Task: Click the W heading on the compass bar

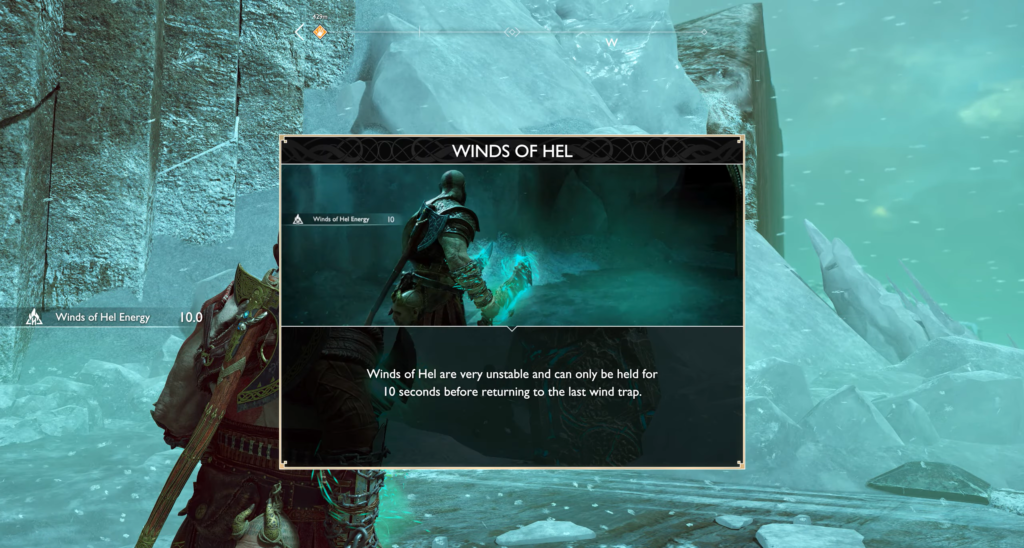Action: pyautogui.click(x=611, y=43)
